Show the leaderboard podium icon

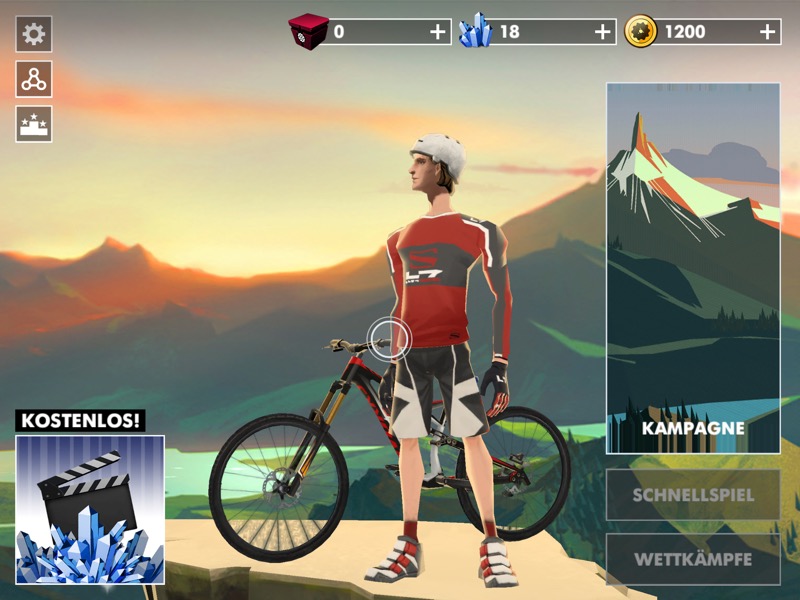click(34, 124)
